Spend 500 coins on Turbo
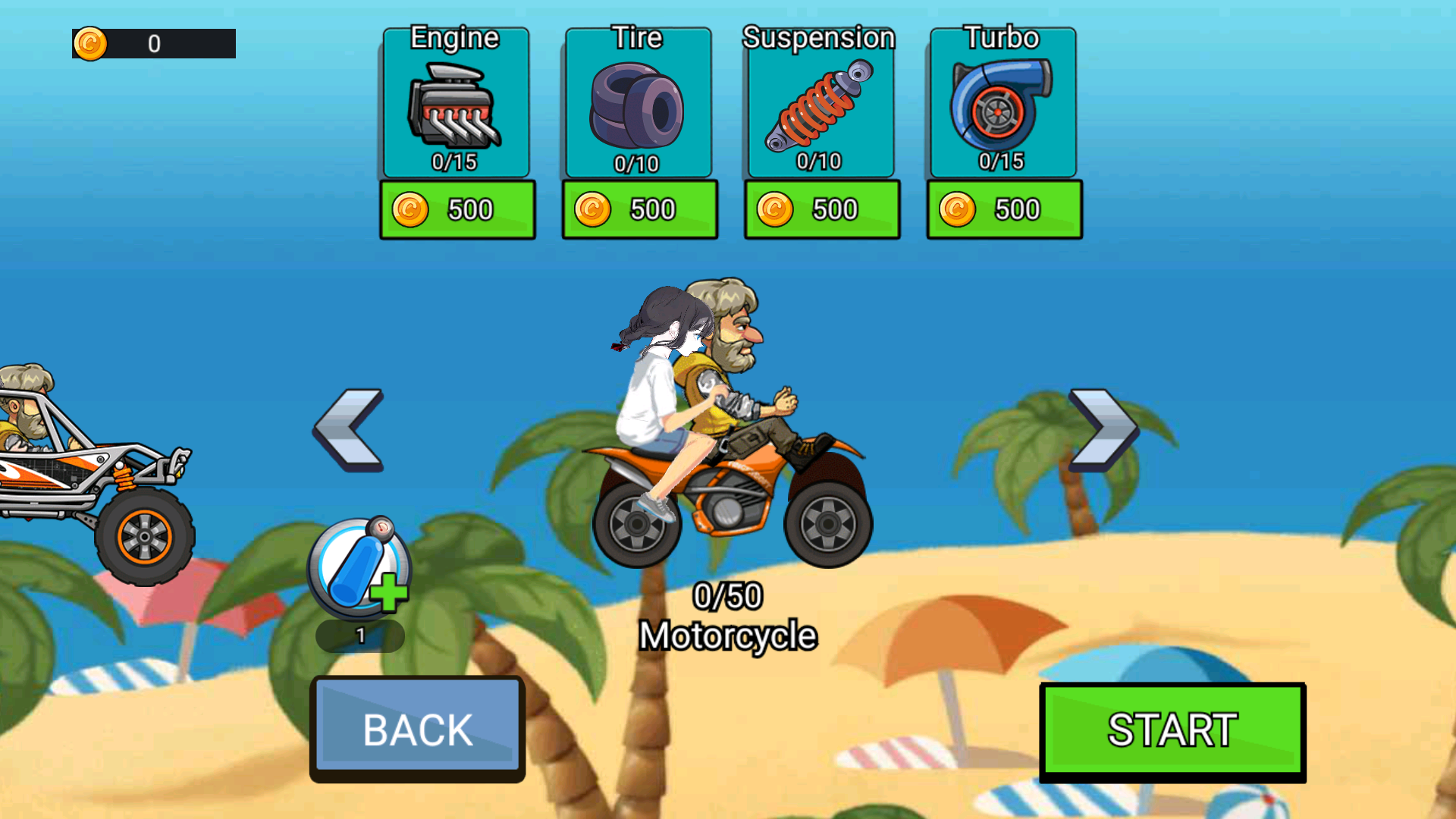The height and width of the screenshot is (819, 1456). [1003, 209]
